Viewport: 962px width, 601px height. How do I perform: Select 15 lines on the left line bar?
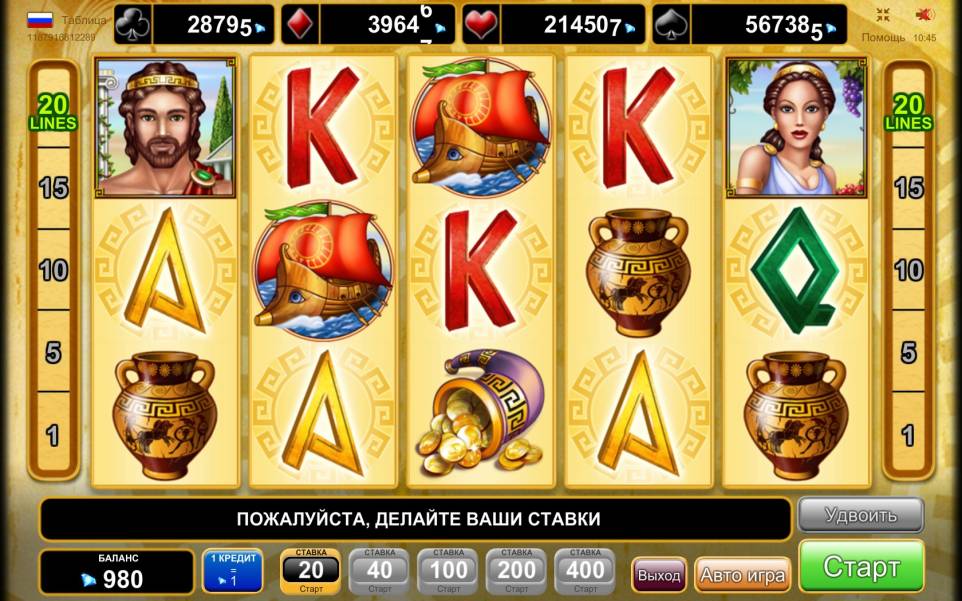click(x=53, y=187)
